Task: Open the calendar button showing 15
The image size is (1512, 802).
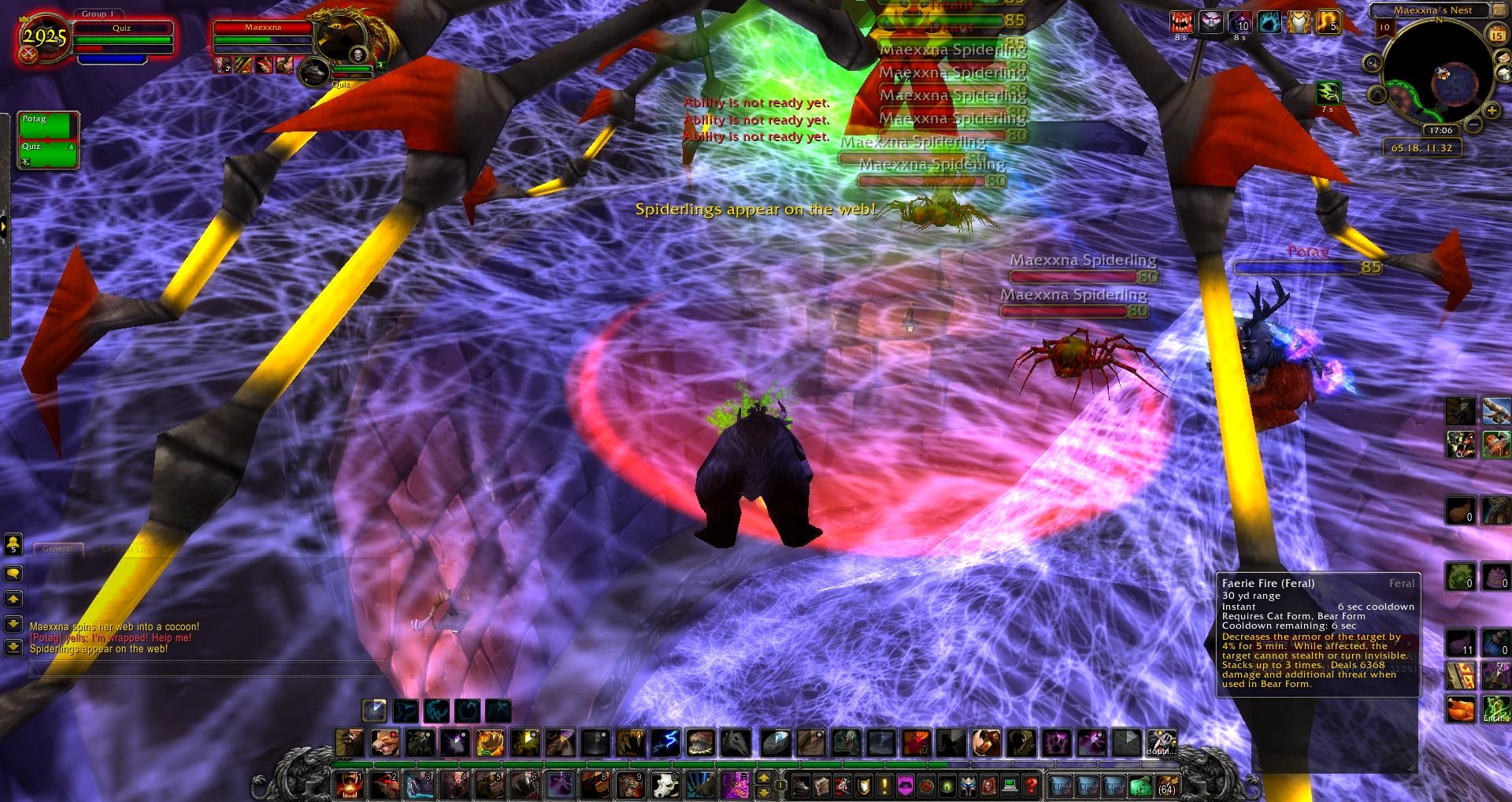Action: tap(1496, 35)
